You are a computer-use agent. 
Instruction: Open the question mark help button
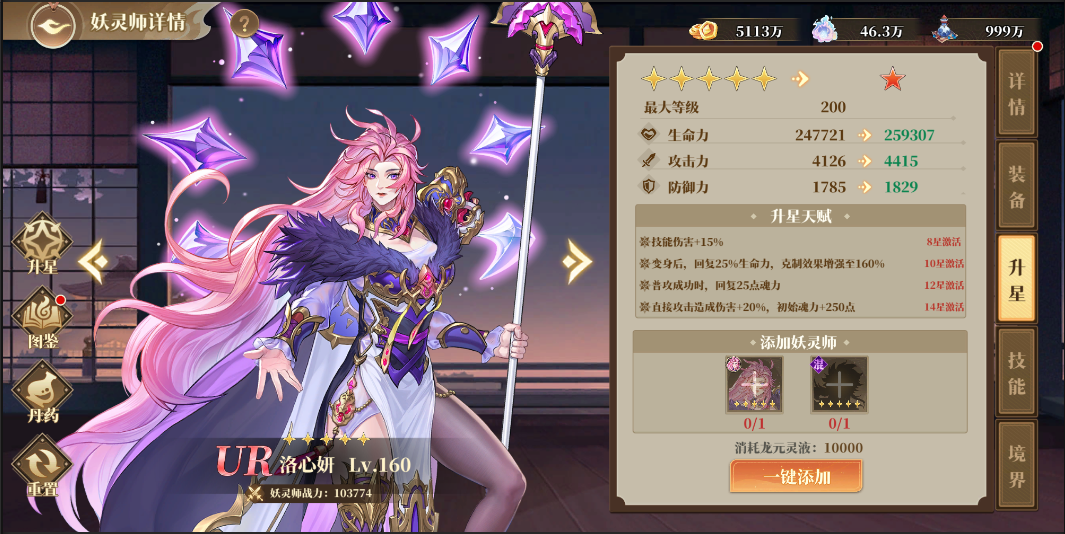tap(245, 24)
